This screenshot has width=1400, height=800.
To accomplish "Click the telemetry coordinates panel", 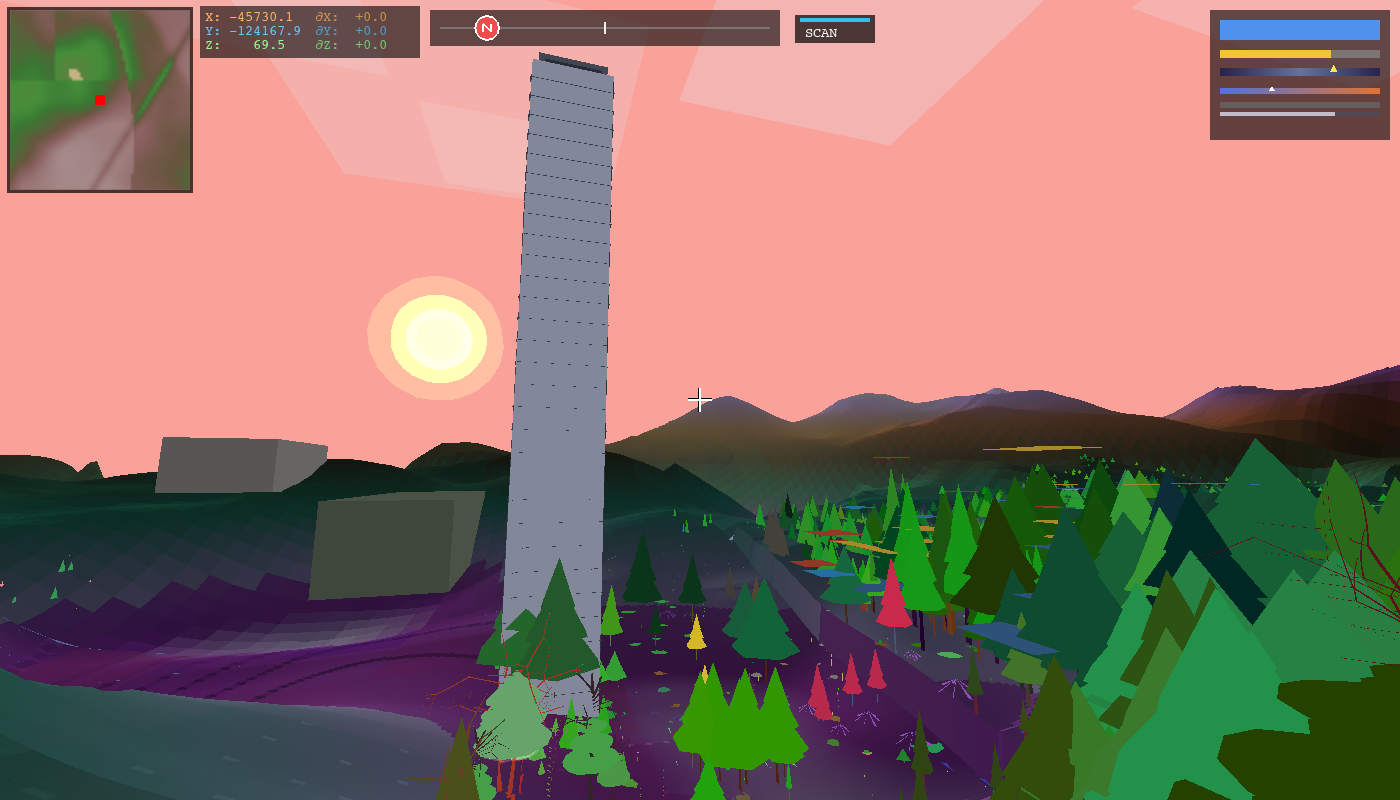I will click(x=310, y=30).
